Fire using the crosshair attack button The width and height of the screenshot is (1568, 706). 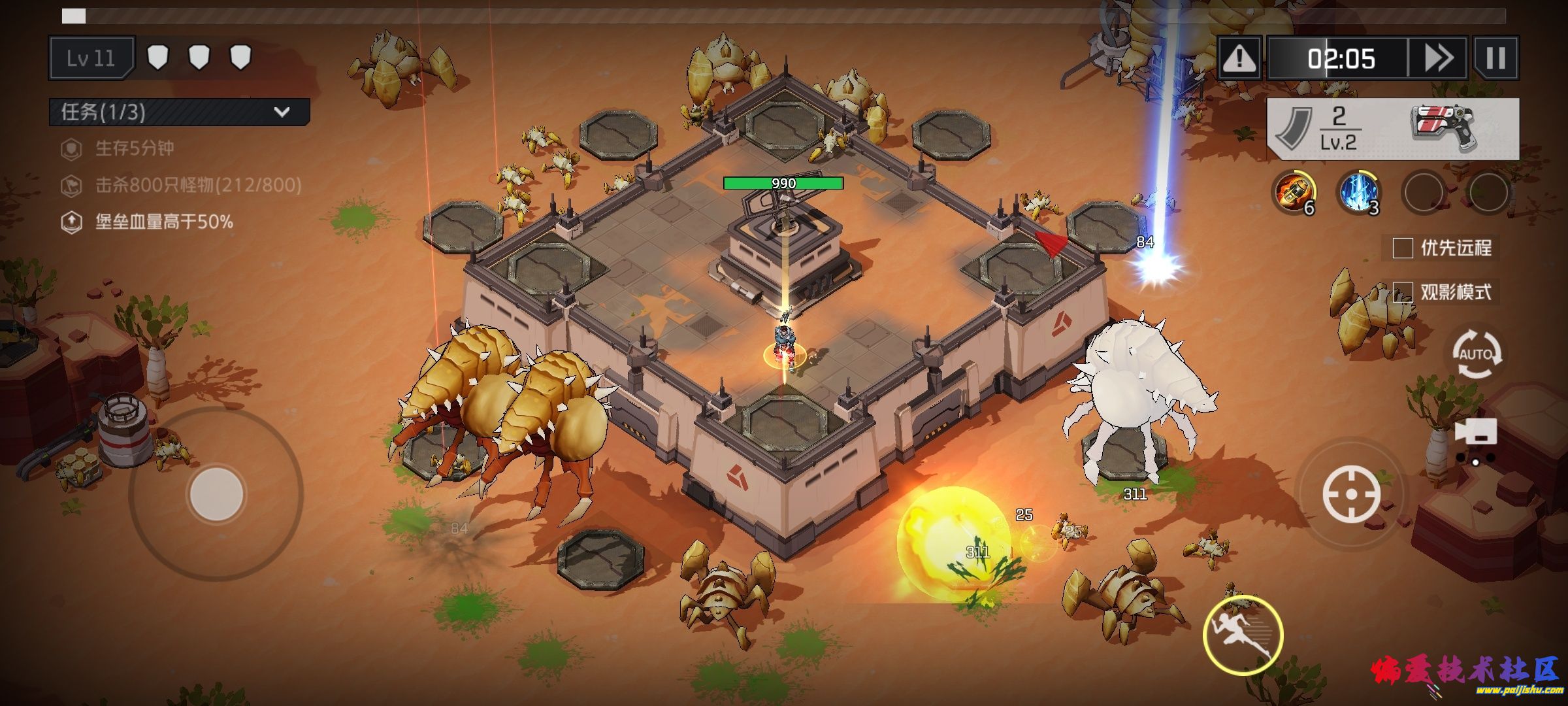[1351, 494]
